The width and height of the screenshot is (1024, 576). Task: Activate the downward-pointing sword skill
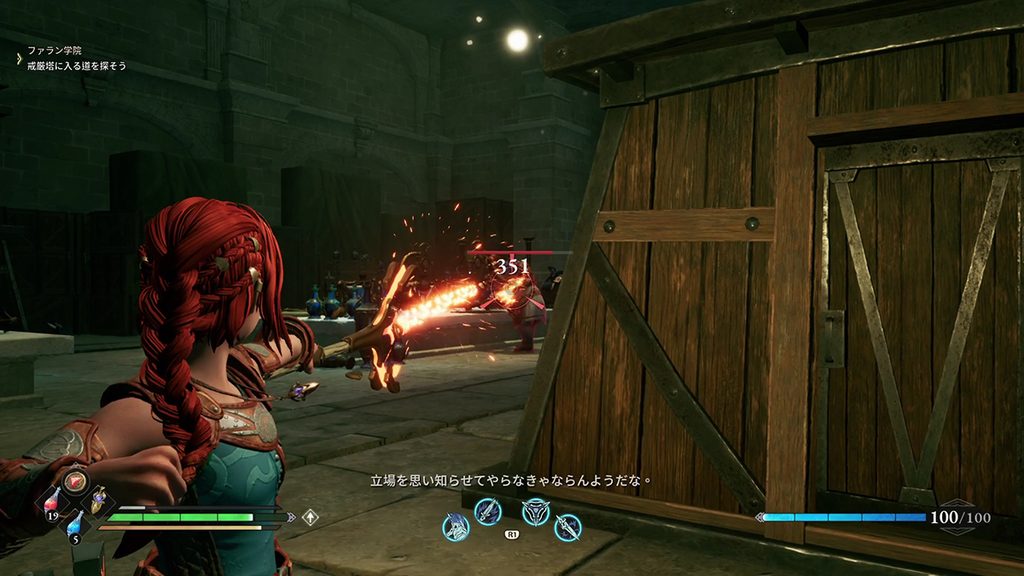(568, 526)
